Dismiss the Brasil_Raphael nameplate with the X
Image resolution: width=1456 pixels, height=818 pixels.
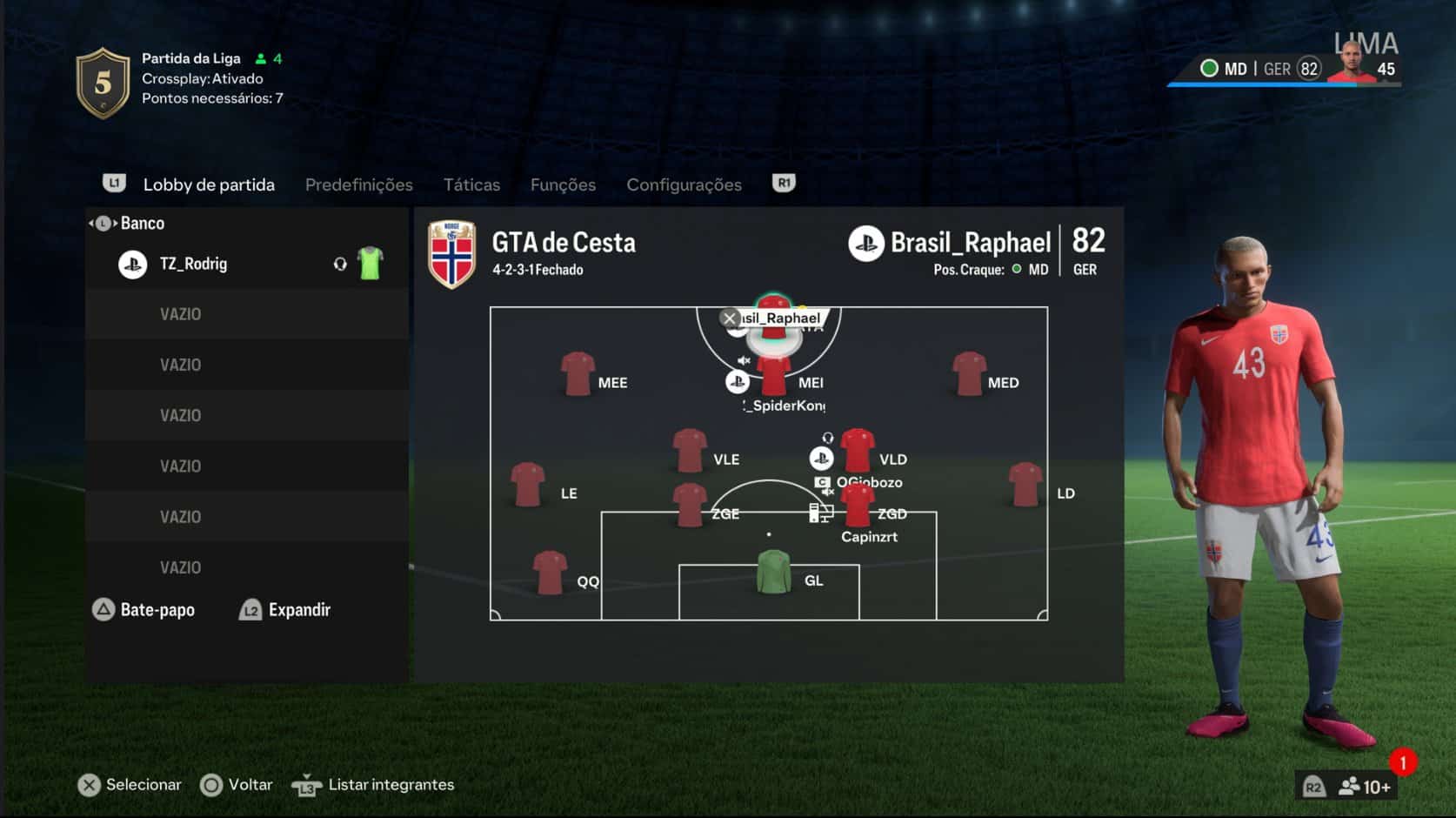[x=730, y=318]
